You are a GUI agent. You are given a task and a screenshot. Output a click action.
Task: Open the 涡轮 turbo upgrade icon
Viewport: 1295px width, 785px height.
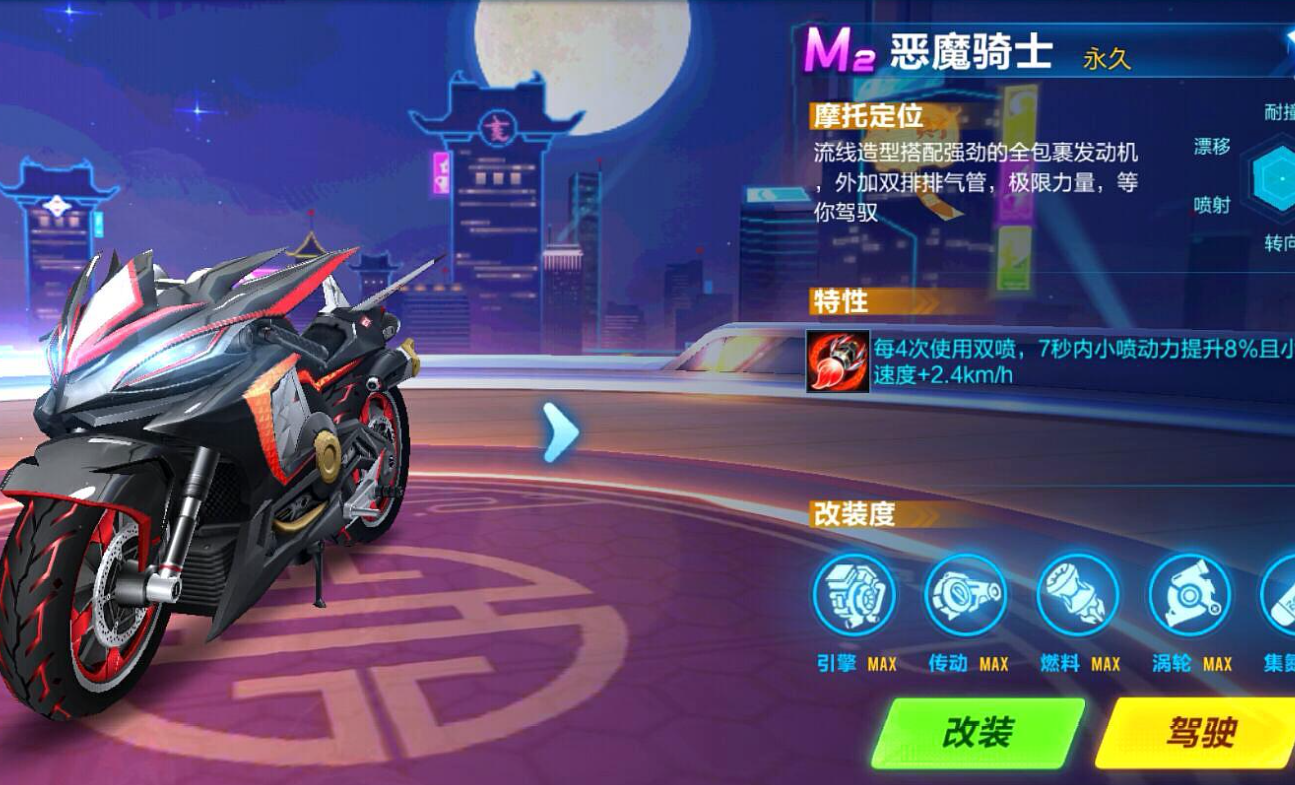click(1189, 596)
